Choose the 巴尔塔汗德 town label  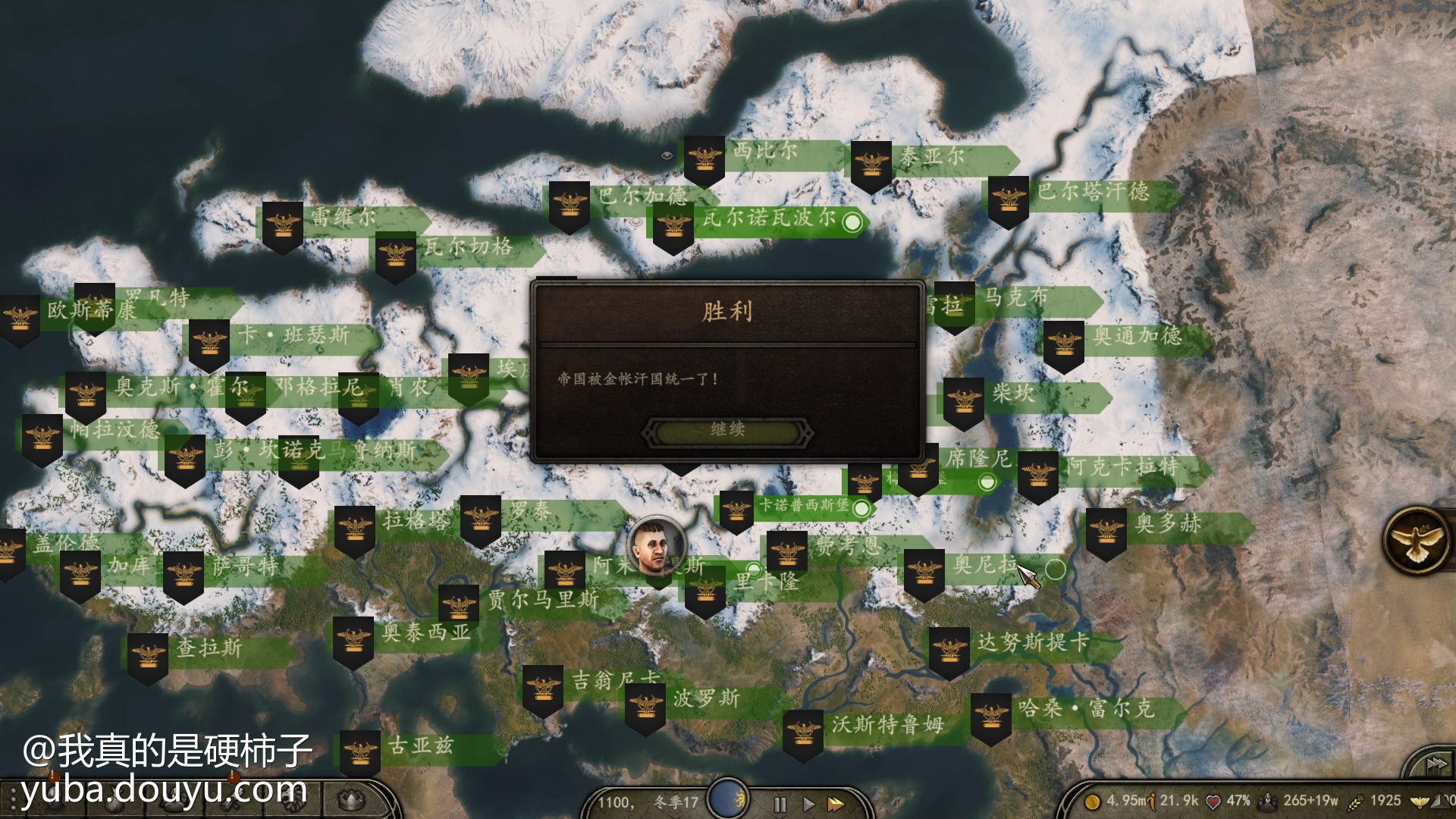[x=1092, y=192]
